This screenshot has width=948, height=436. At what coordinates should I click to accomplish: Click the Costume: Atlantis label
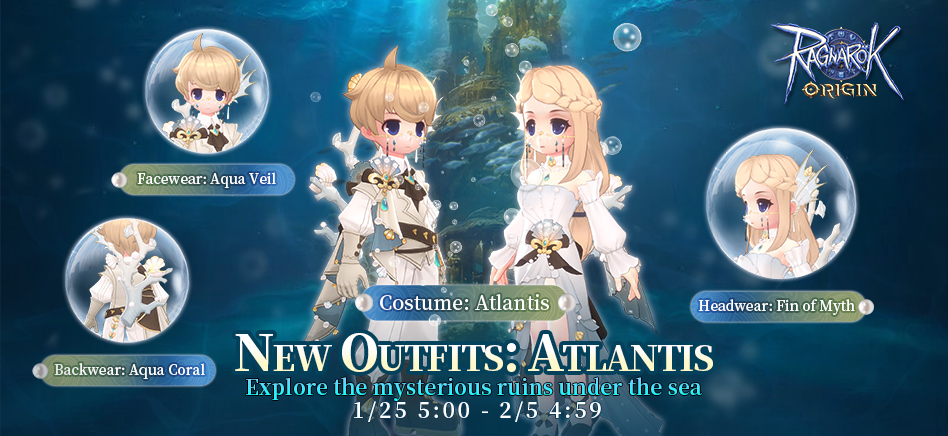click(467, 302)
